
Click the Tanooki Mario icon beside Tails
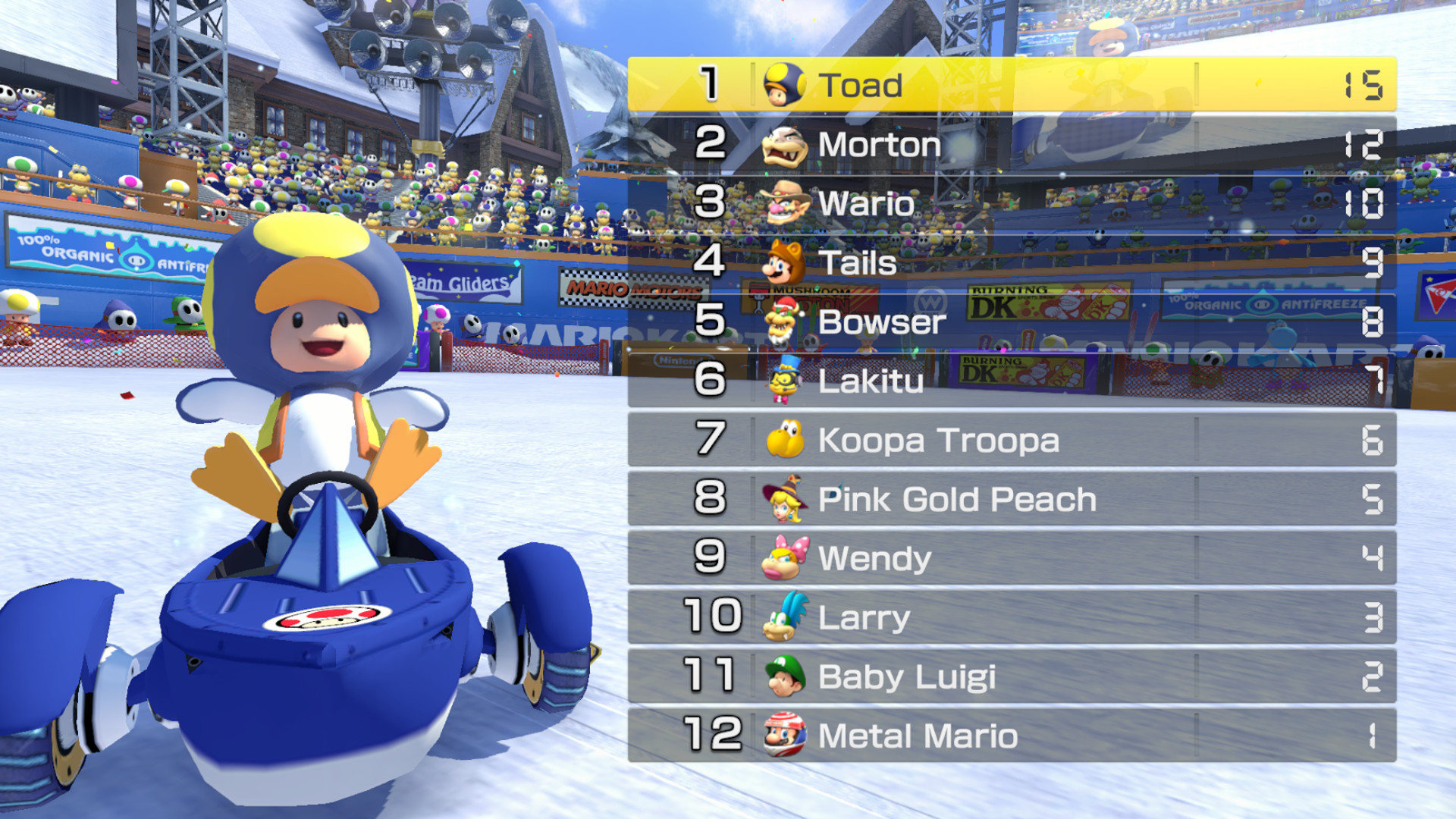785,262
